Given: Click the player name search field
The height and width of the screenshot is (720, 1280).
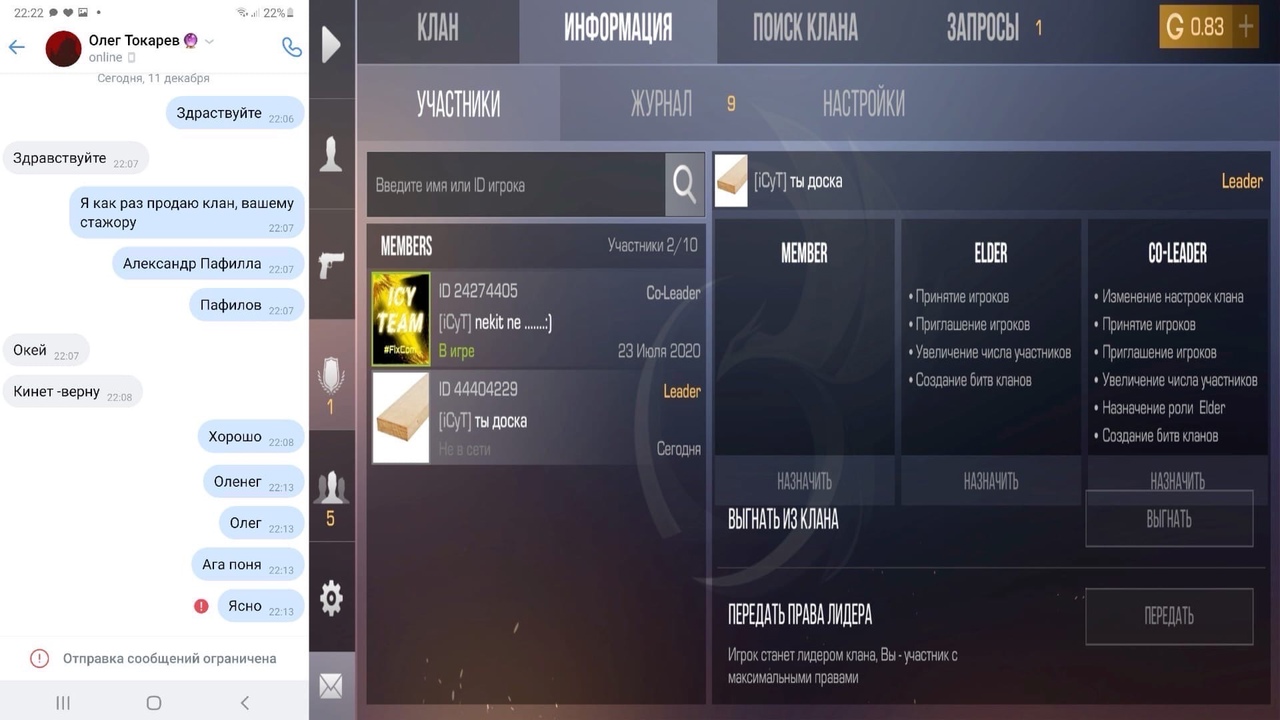Looking at the screenshot, I should [516, 185].
